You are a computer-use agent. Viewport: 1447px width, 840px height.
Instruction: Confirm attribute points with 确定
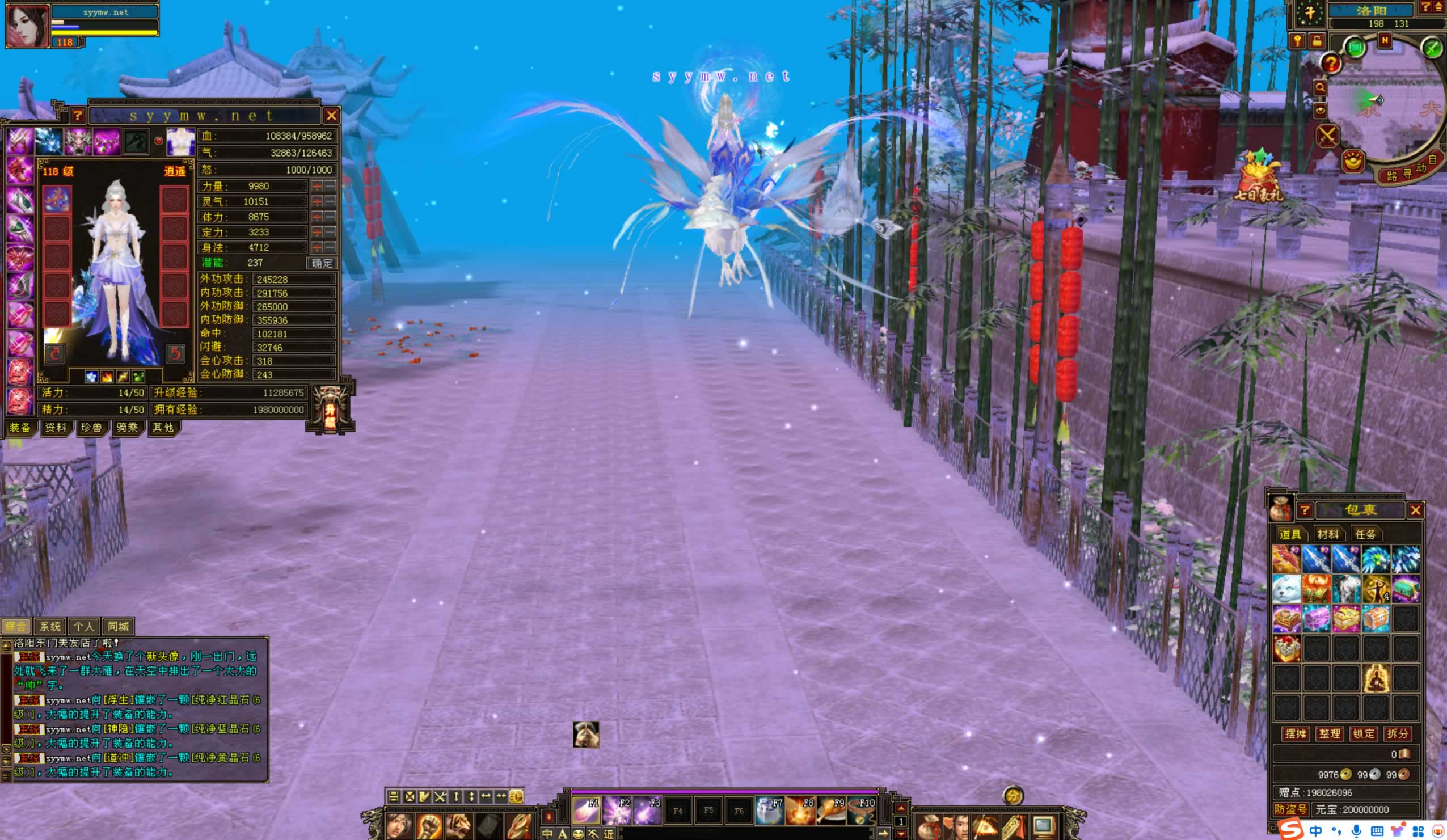(x=322, y=263)
